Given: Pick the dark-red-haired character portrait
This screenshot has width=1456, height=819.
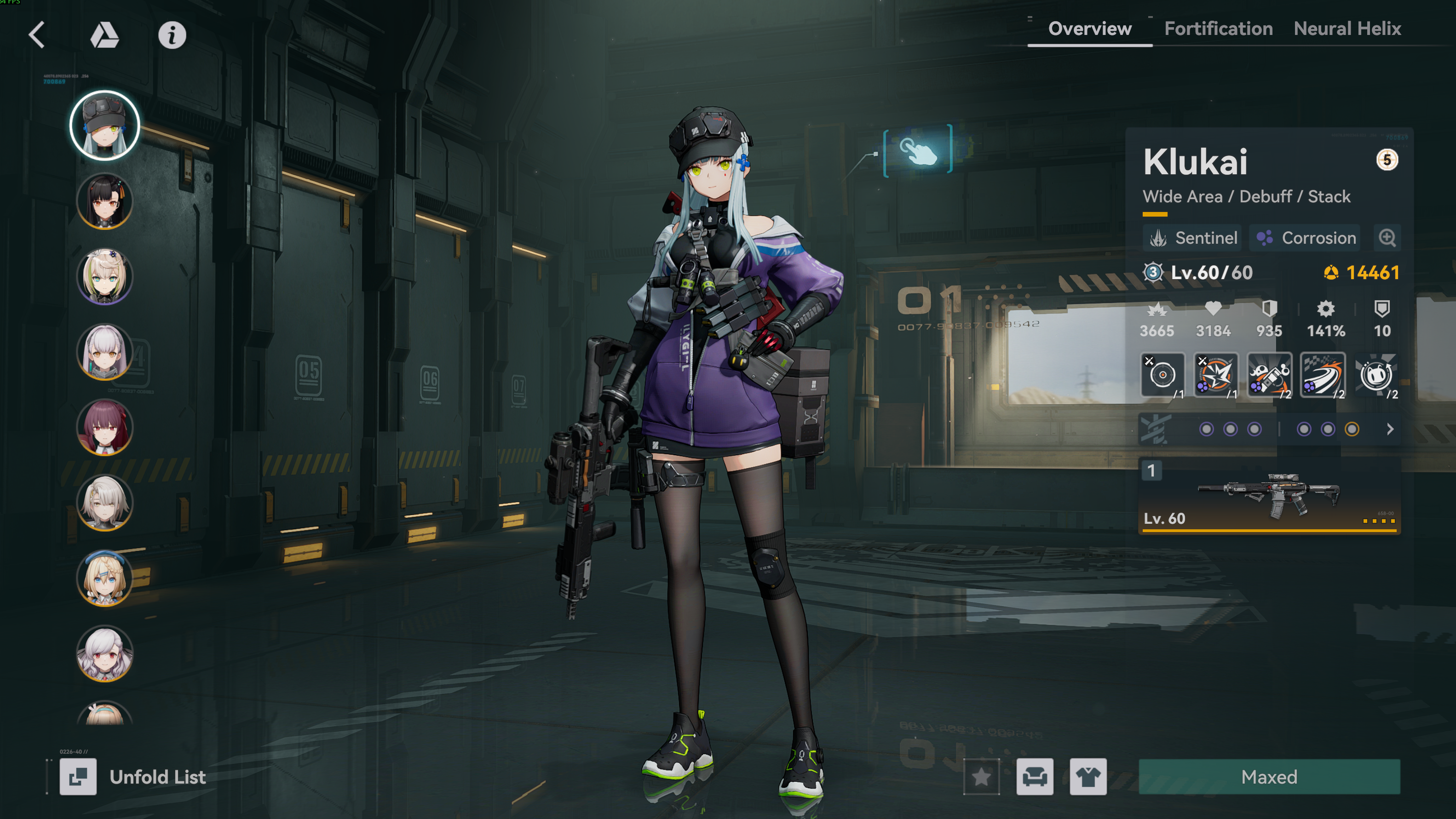Looking at the screenshot, I should click(x=104, y=427).
